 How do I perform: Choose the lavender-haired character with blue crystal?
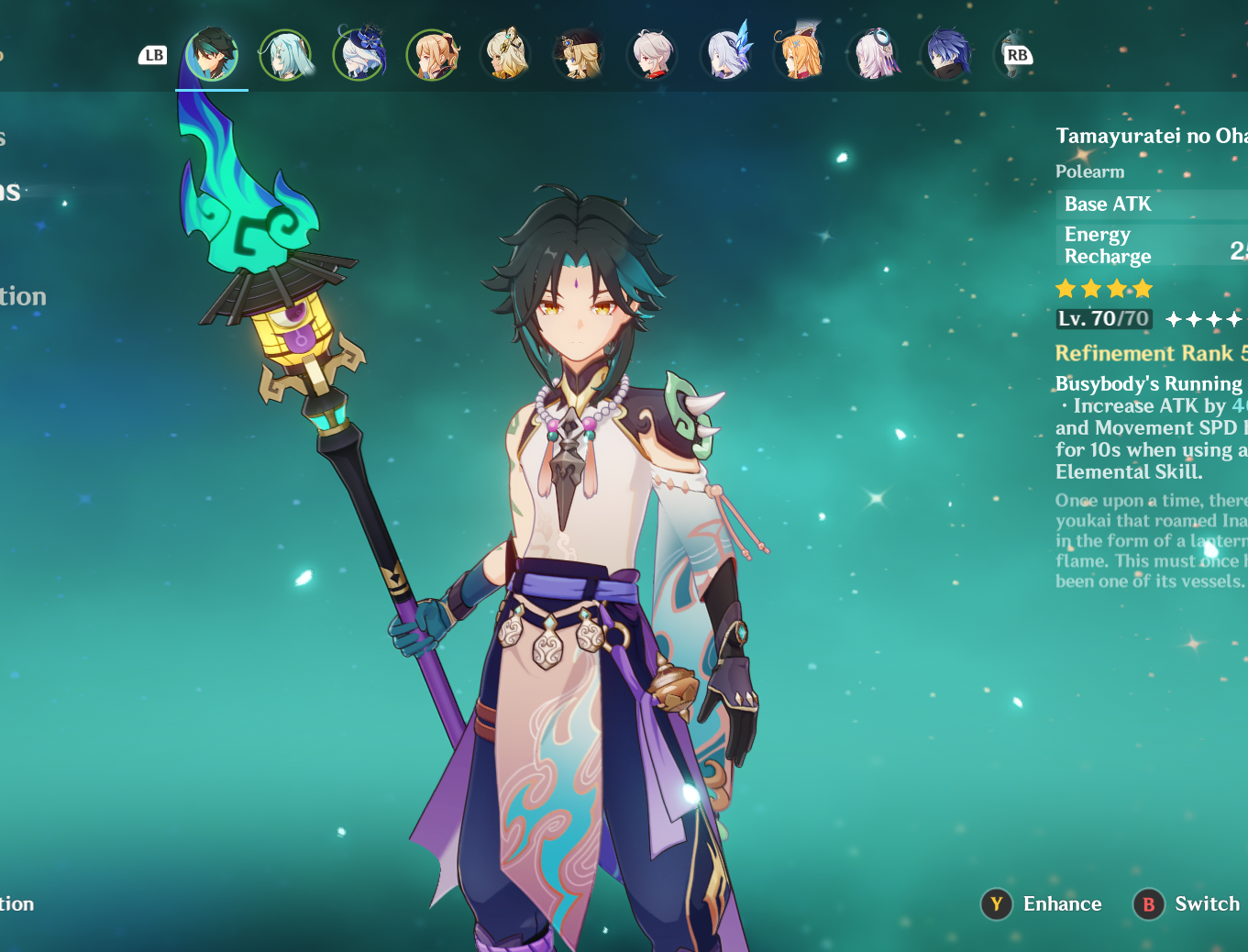[726, 55]
